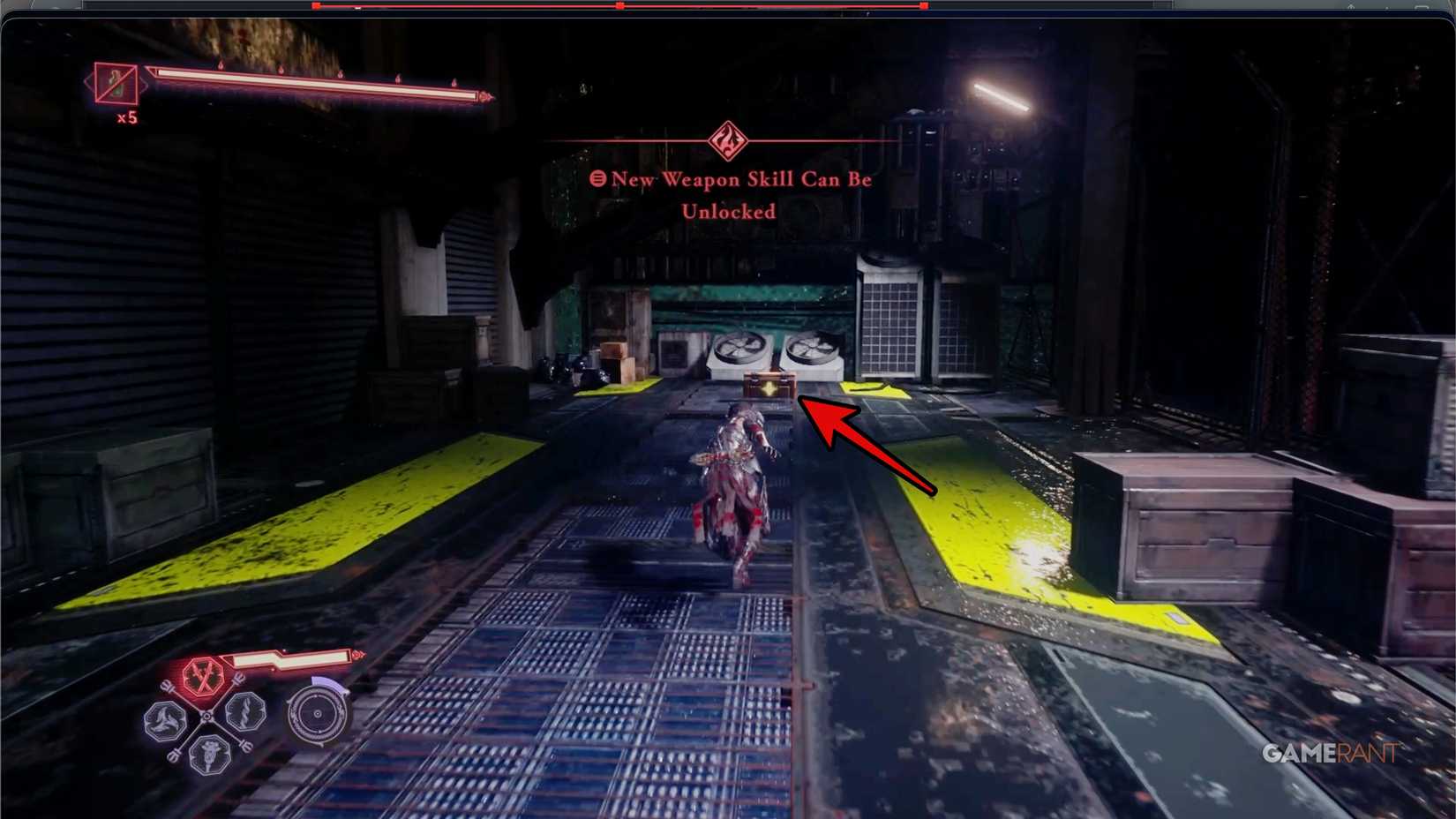Select the rope item icon on the right
This screenshot has width=1456, height=819.
245,713
